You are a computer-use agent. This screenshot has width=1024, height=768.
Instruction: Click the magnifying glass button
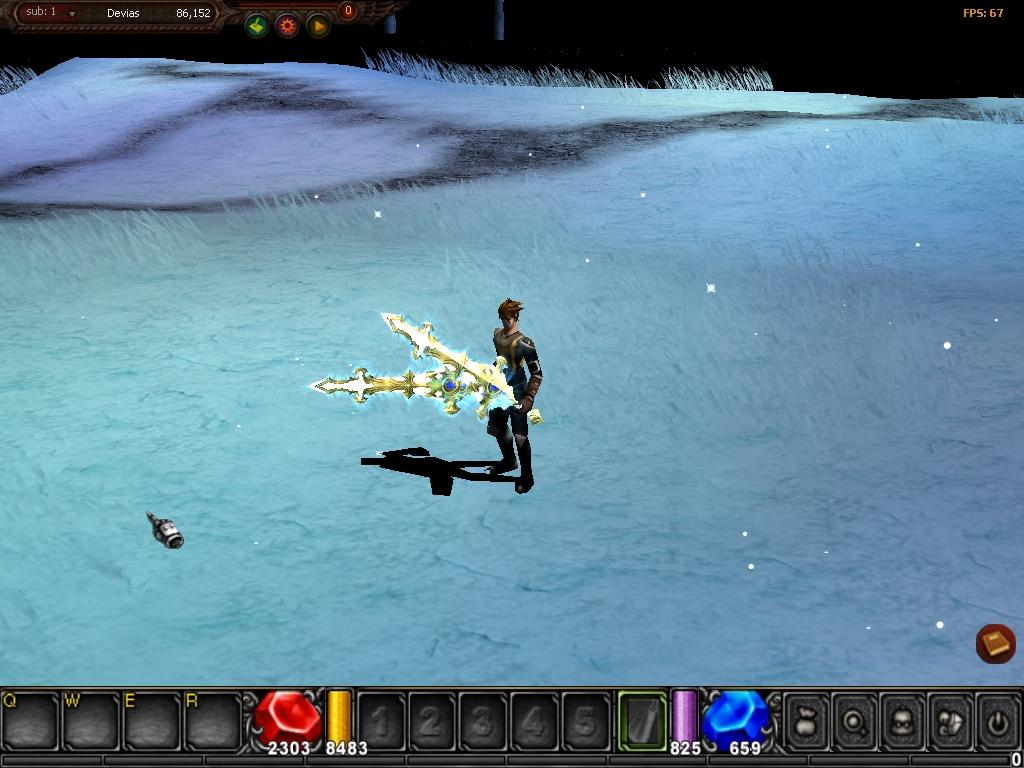pos(854,719)
